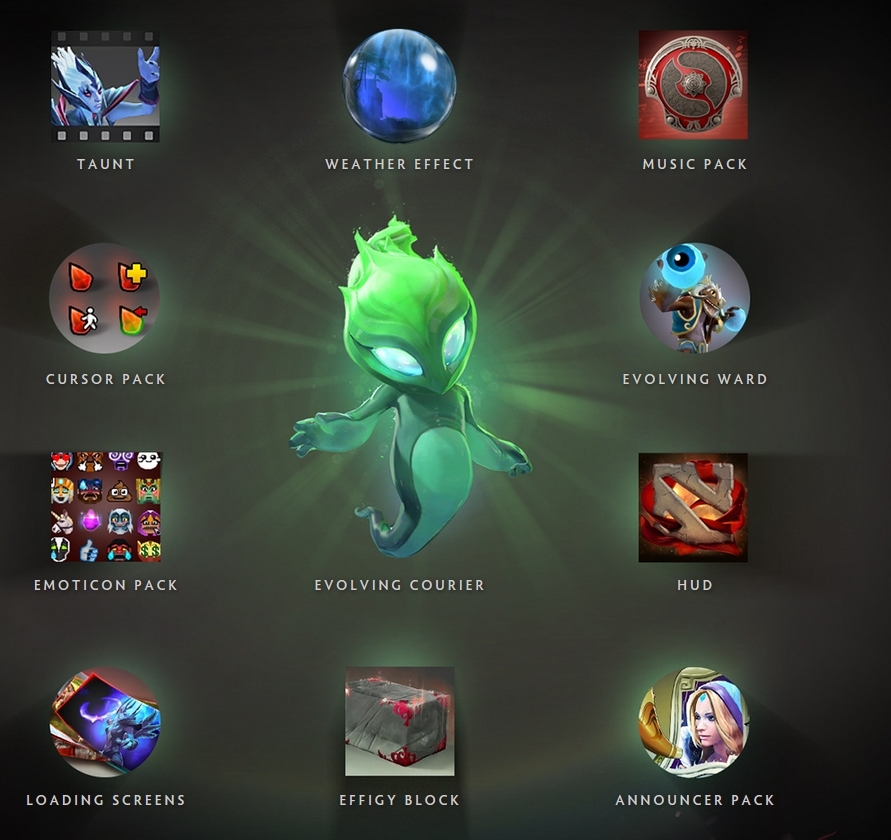Select the Taunt item tile
Viewport: 891px width, 840px height.
pyautogui.click(x=105, y=86)
